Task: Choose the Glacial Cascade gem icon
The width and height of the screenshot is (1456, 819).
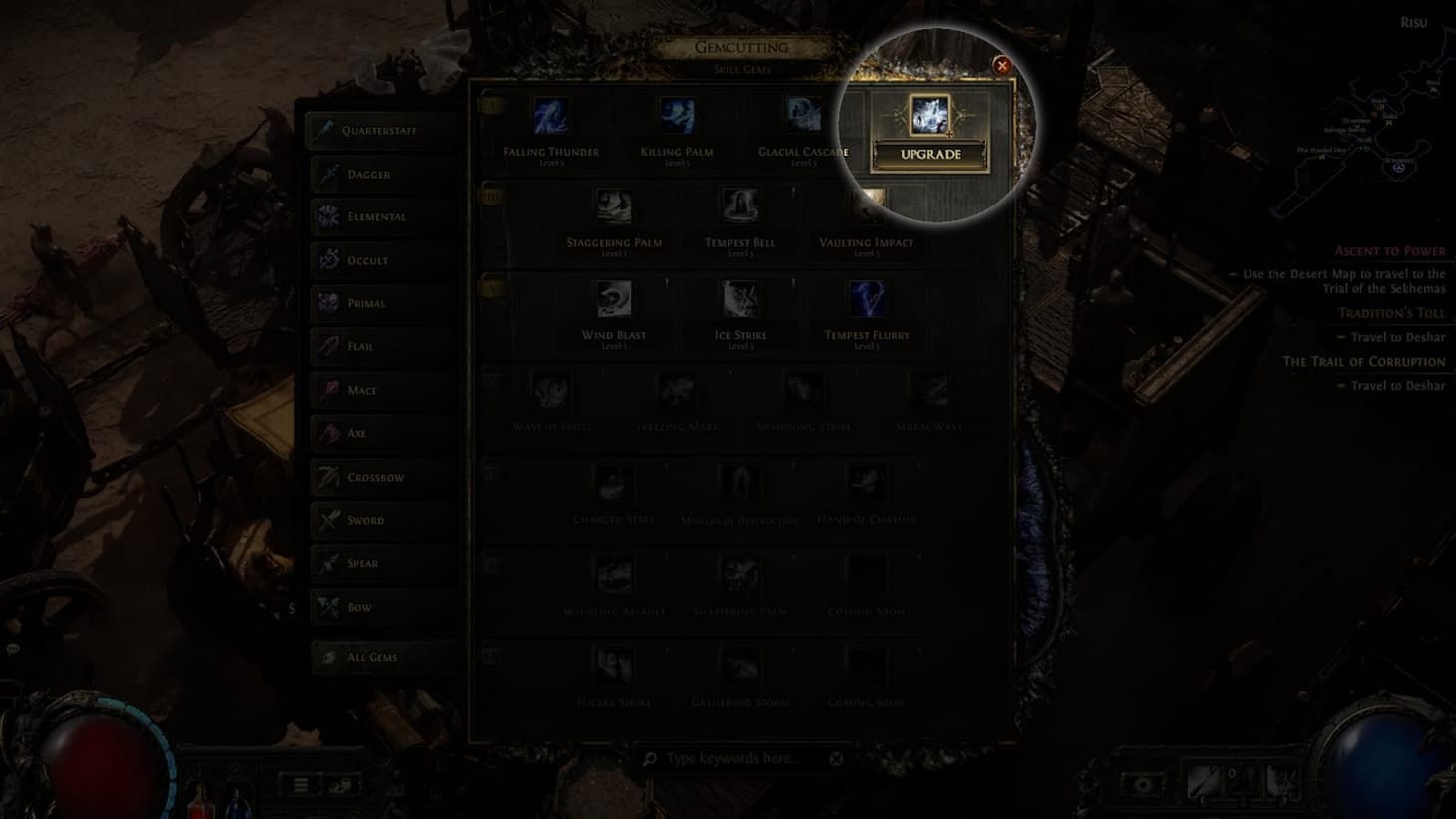Action: [x=803, y=113]
